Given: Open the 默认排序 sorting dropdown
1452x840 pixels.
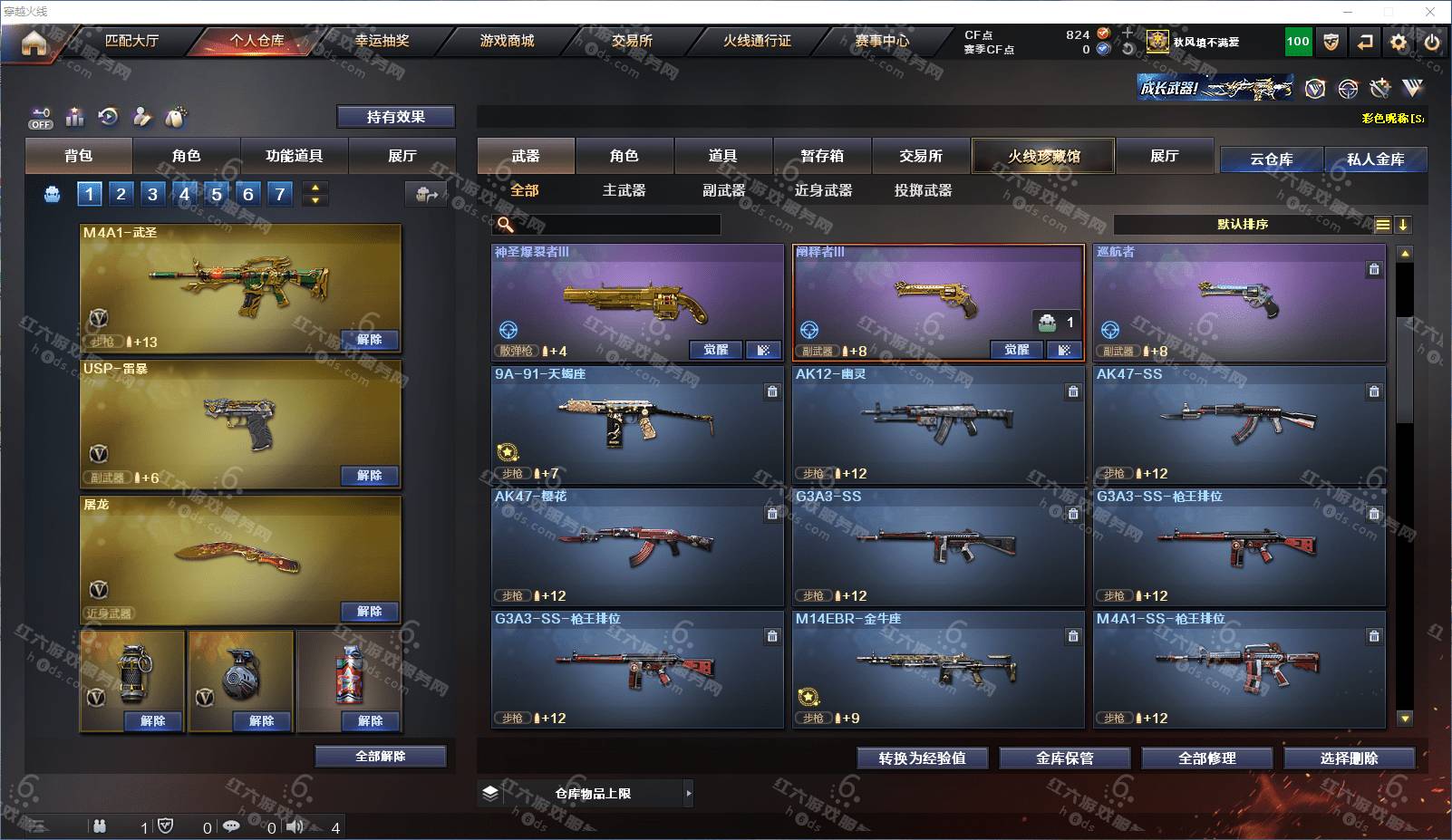Looking at the screenshot, I should pyautogui.click(x=1243, y=225).
